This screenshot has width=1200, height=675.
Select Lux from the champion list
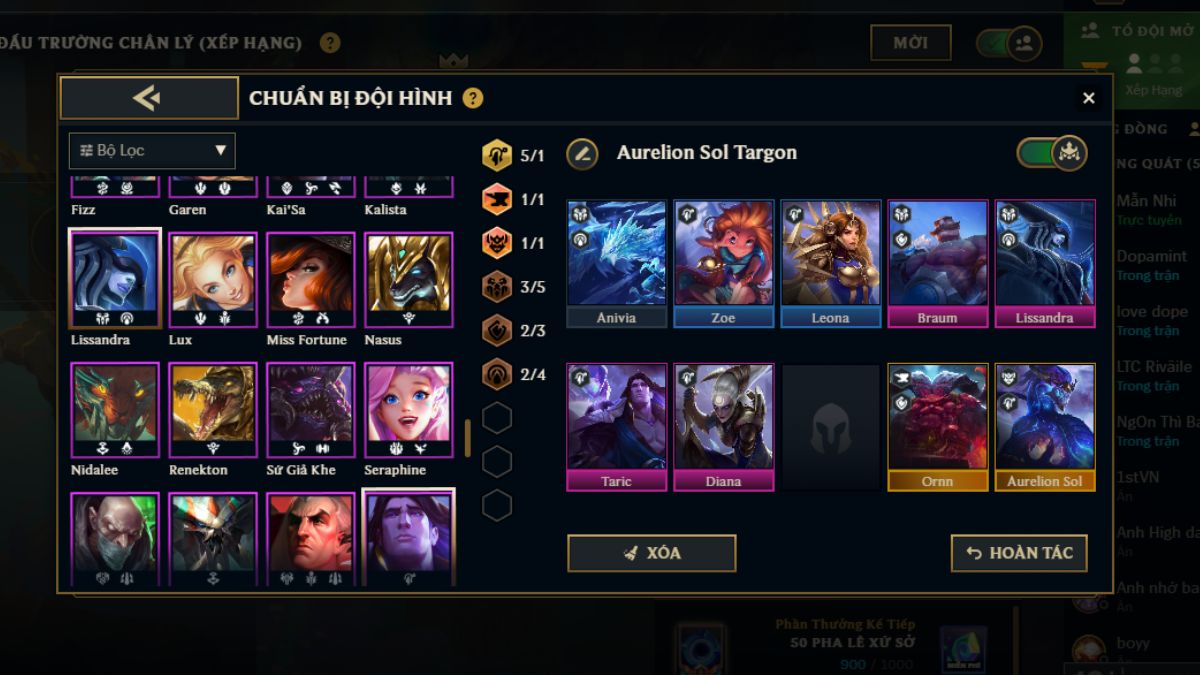[212, 280]
